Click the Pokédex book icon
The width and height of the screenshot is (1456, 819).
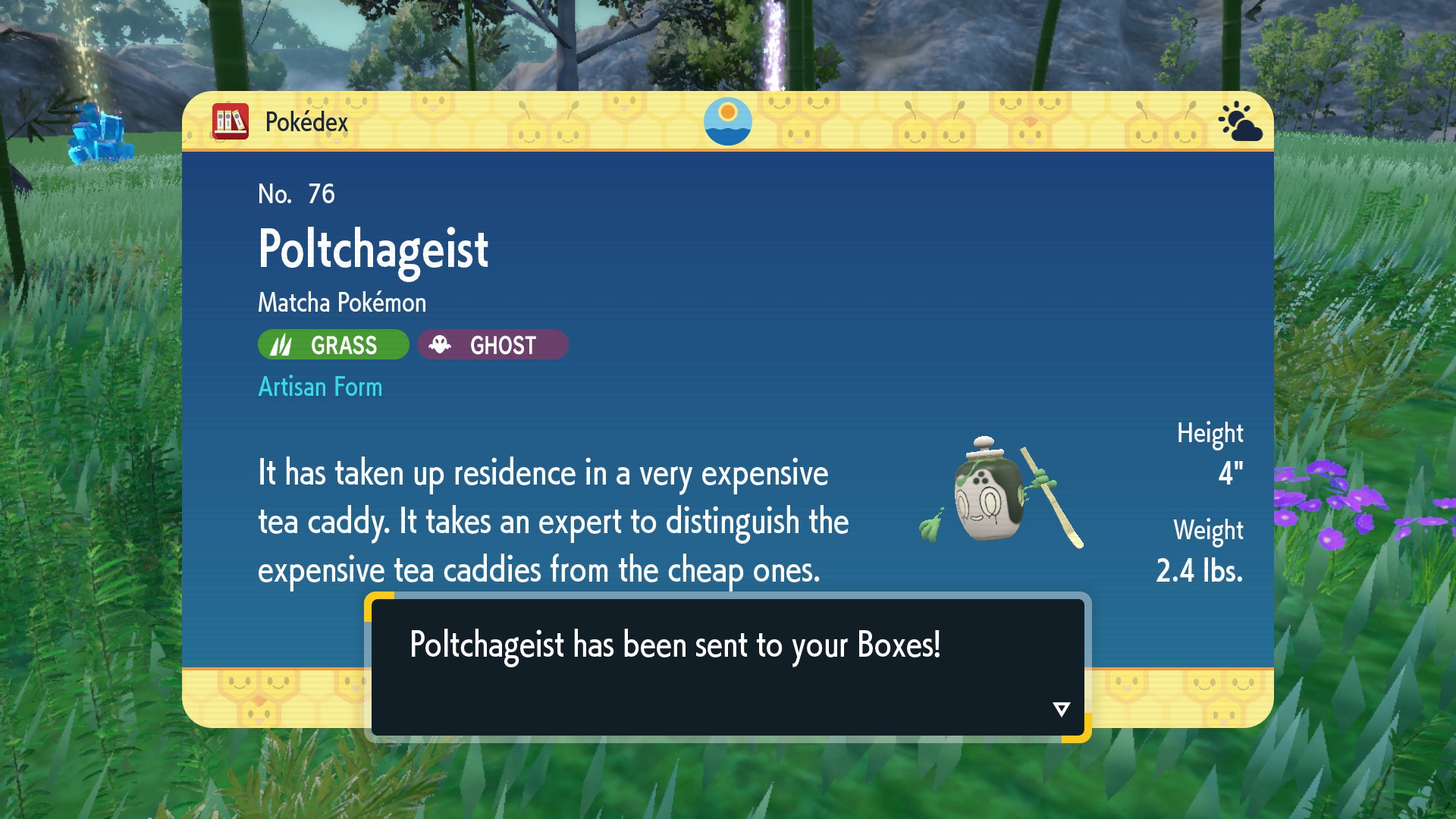[231, 121]
